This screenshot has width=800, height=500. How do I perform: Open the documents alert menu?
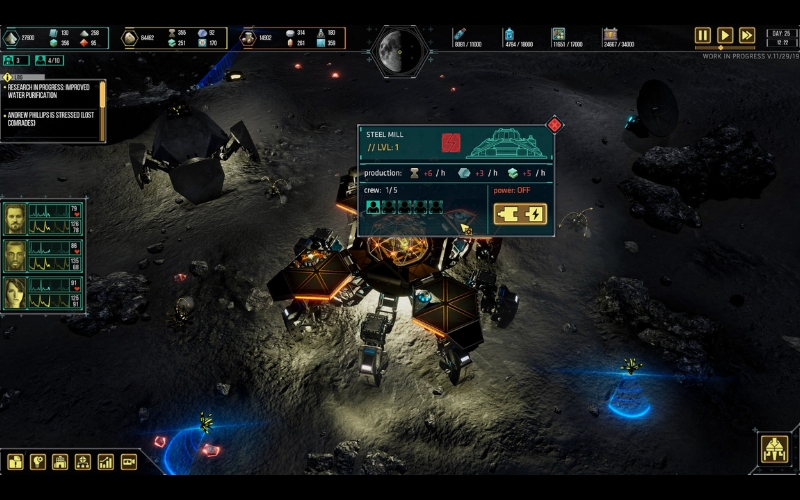15,462
